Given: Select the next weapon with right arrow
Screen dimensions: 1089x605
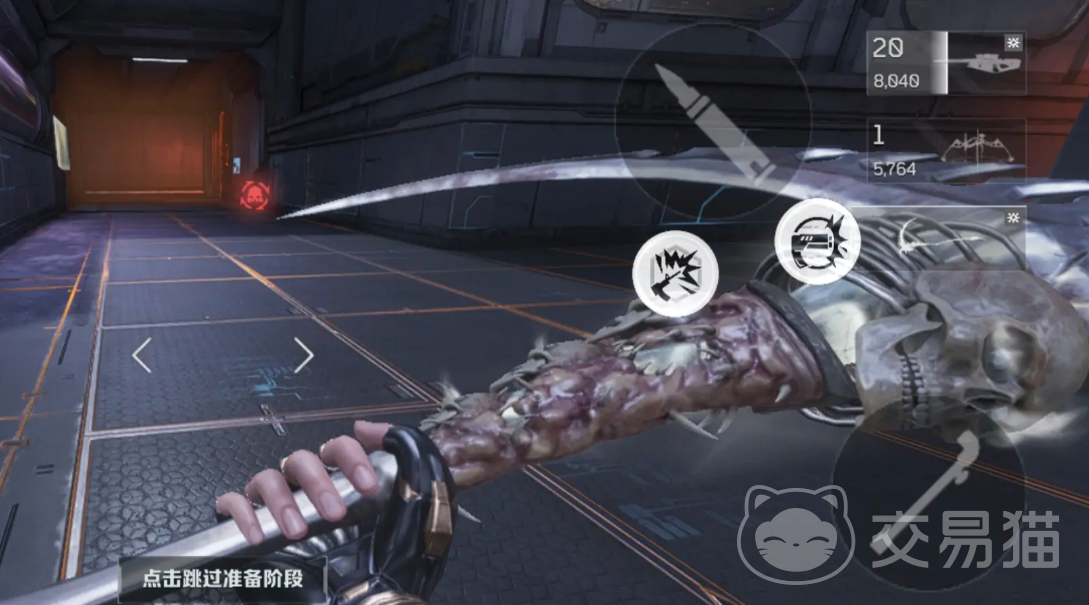Looking at the screenshot, I should coord(303,354).
